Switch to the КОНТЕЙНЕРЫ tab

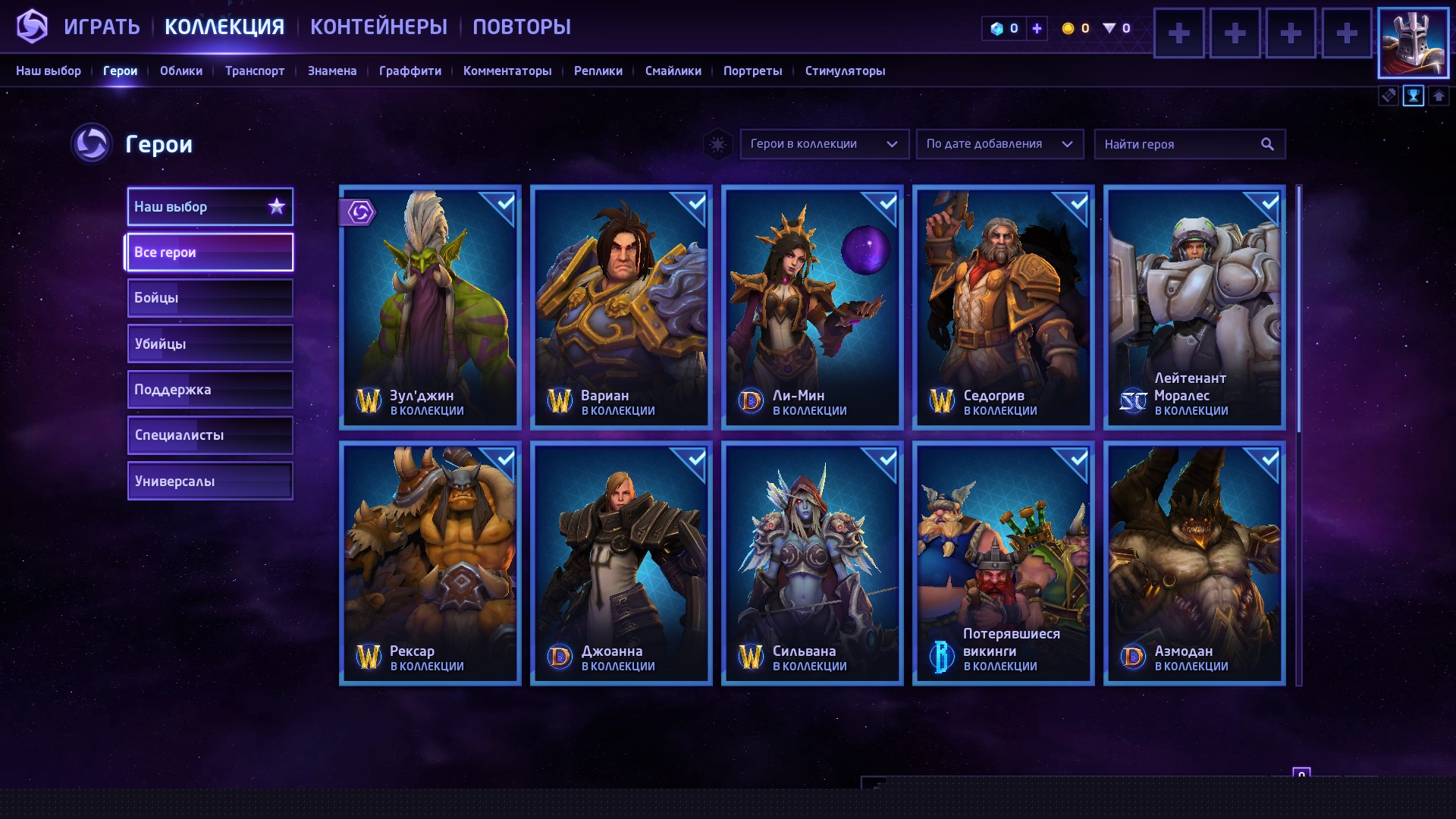click(378, 25)
